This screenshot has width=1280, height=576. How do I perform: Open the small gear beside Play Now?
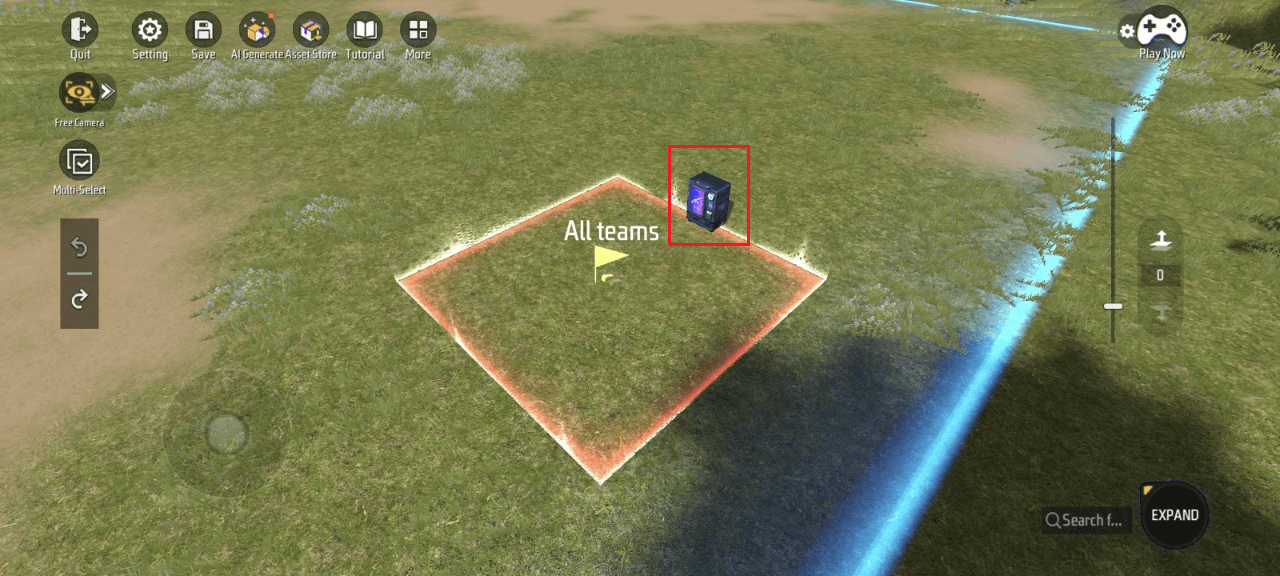coord(1127,31)
